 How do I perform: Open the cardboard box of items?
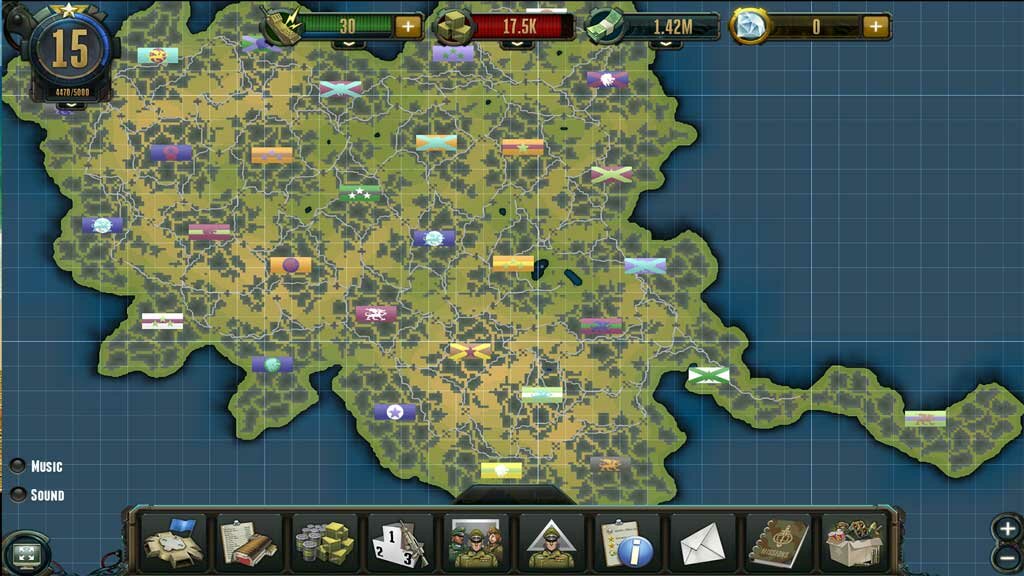click(x=853, y=543)
